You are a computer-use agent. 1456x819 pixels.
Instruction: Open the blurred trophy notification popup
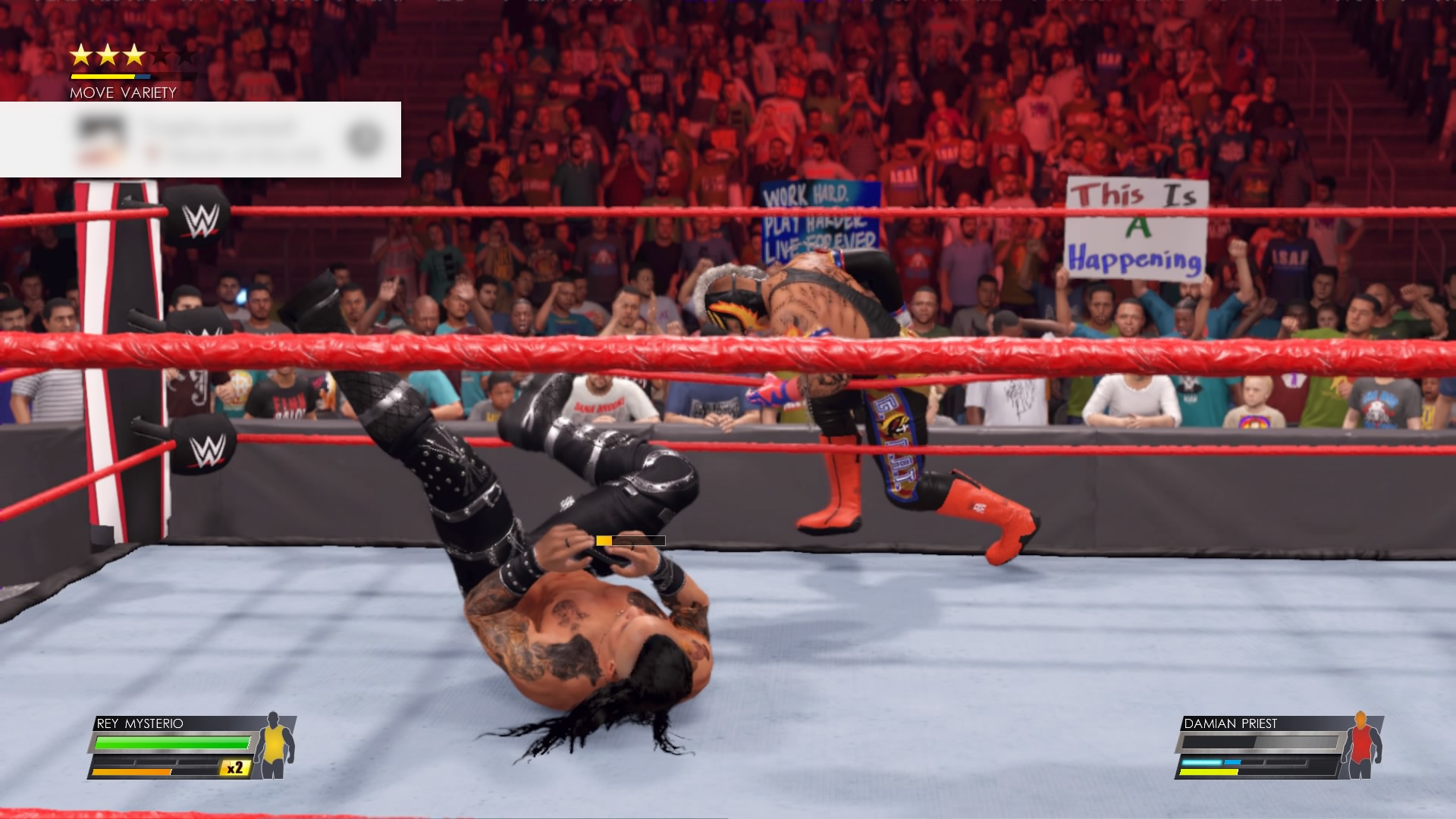(200, 140)
